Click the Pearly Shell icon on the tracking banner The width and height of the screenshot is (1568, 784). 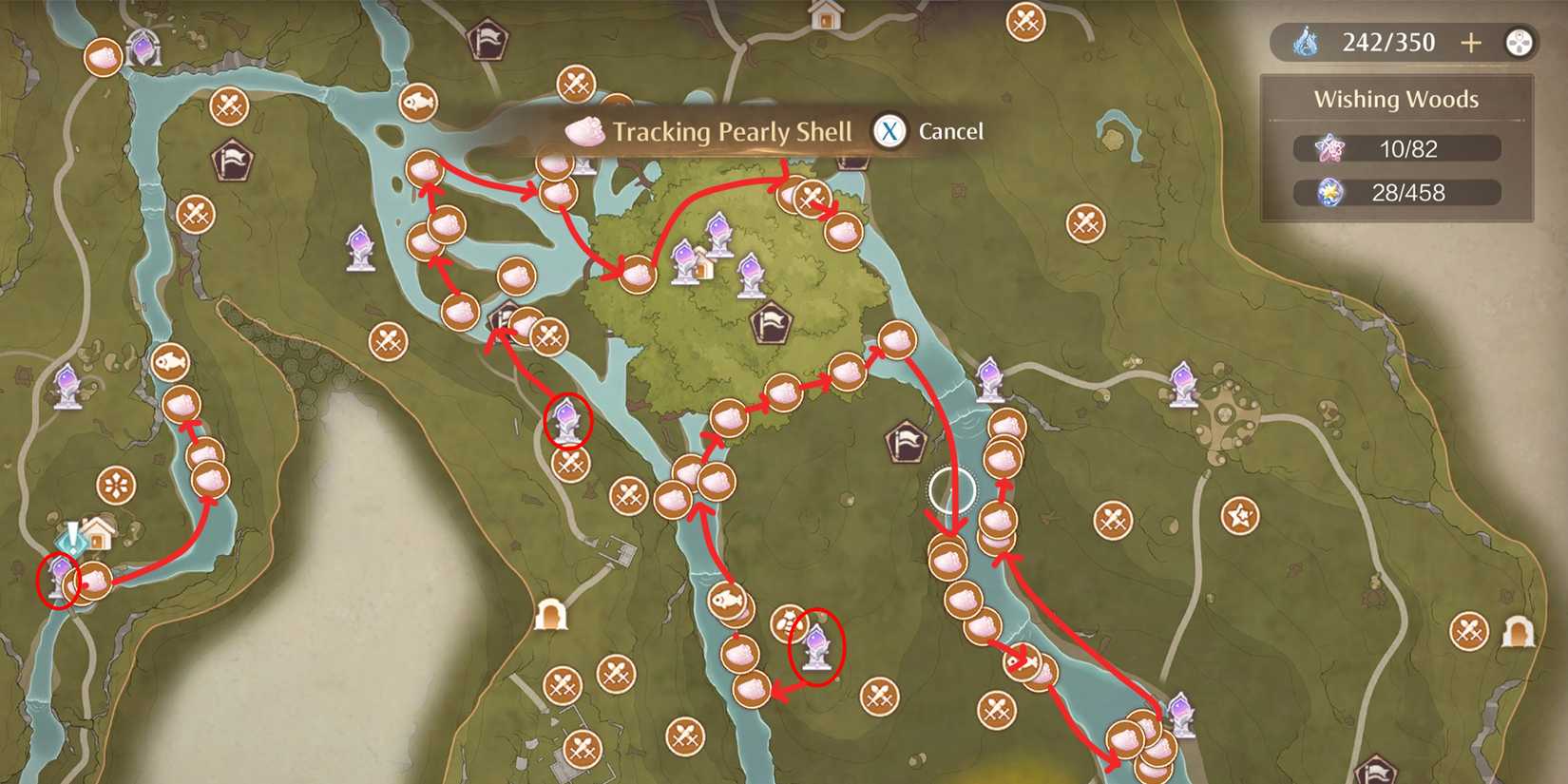tap(586, 131)
